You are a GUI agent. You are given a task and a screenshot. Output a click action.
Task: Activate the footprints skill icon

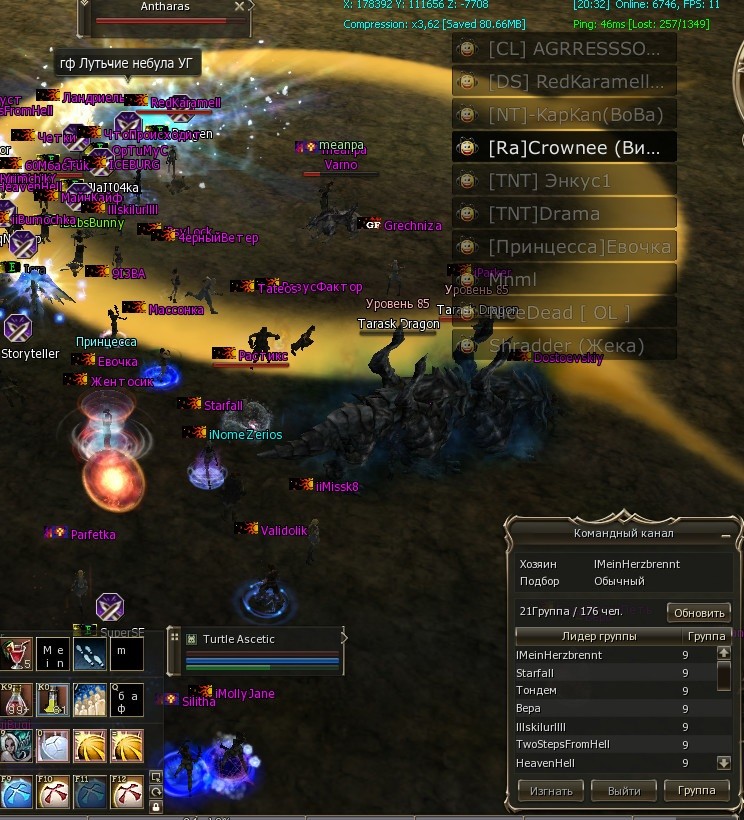coord(90,655)
